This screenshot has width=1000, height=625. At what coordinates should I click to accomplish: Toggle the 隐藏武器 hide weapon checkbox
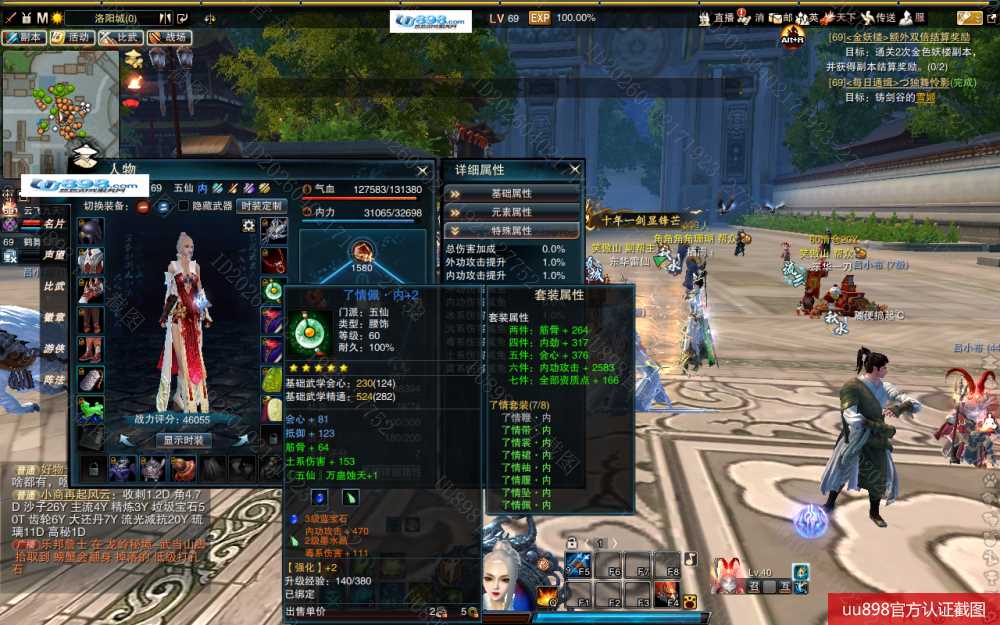[x=183, y=206]
